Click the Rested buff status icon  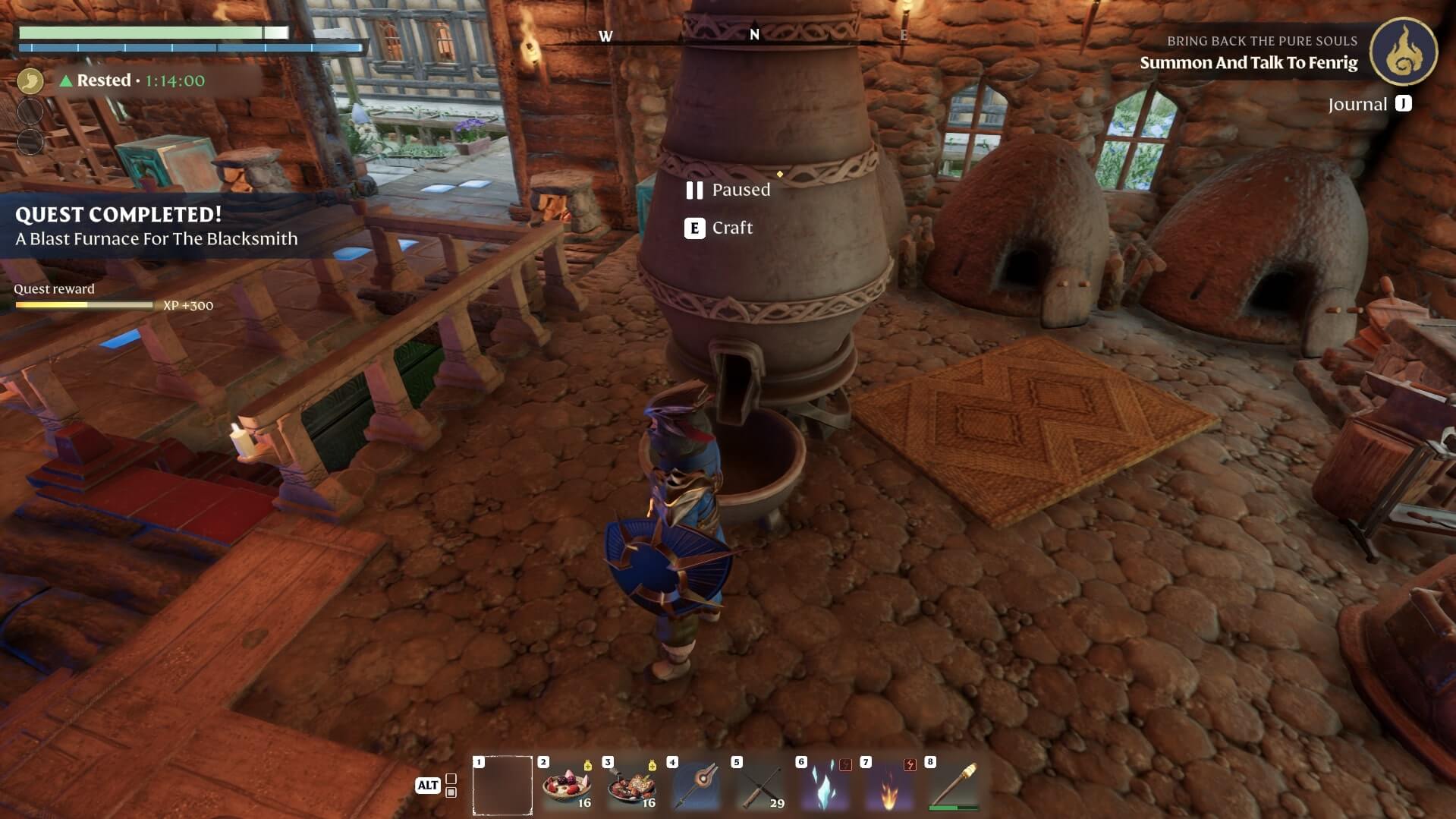30,80
